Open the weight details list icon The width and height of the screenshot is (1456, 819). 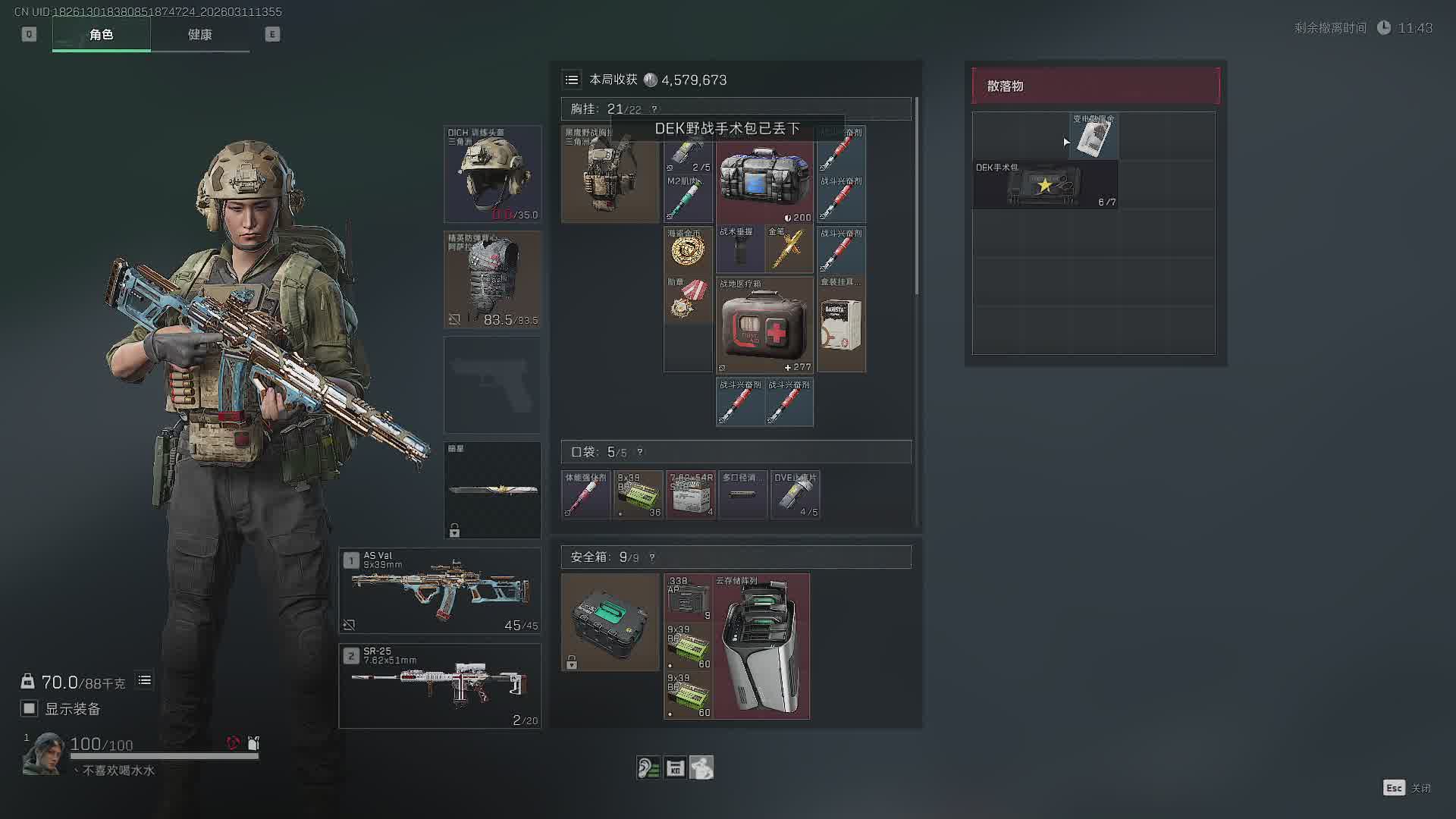pyautogui.click(x=144, y=681)
